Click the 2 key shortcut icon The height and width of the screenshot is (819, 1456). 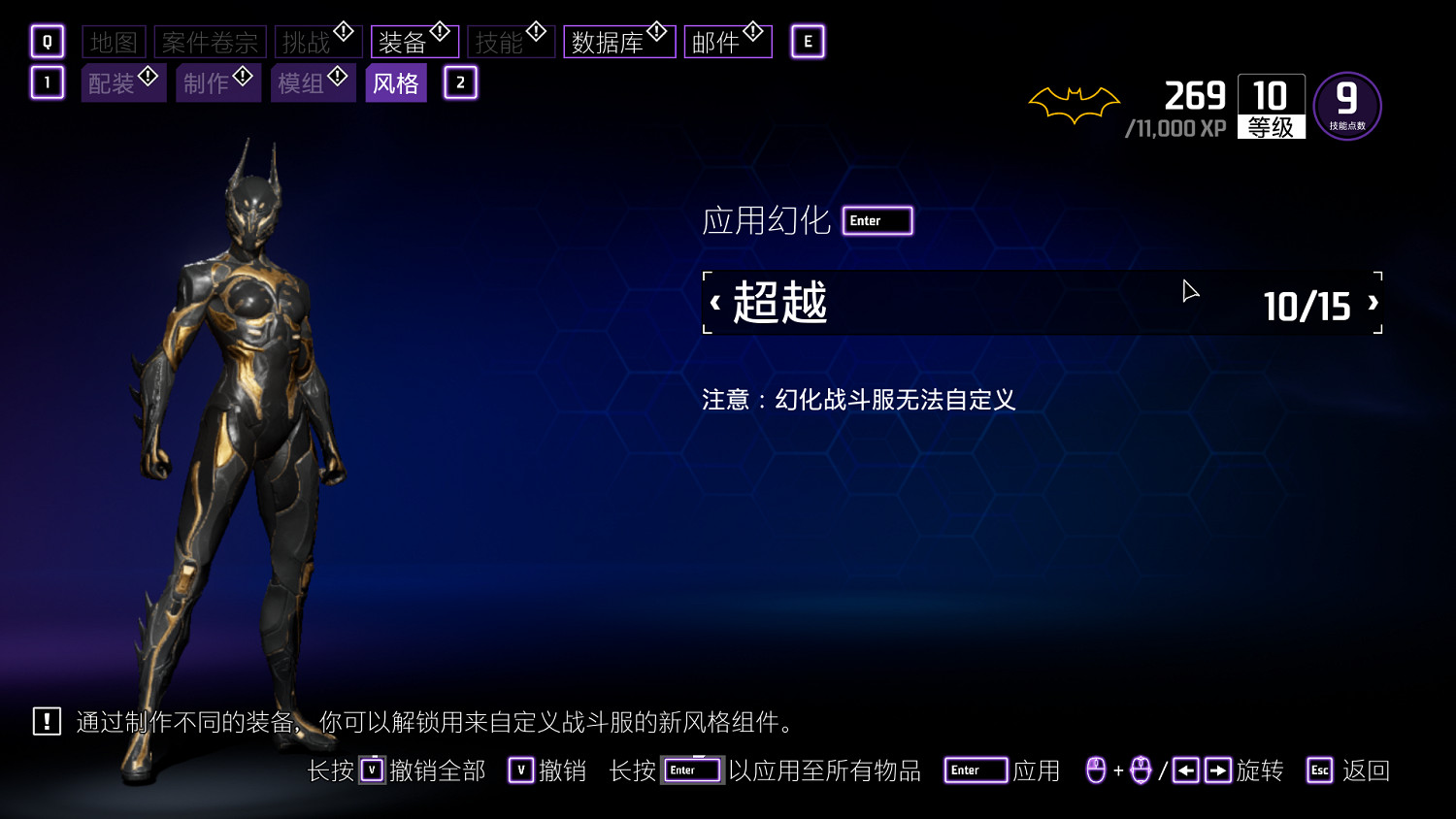(x=460, y=82)
